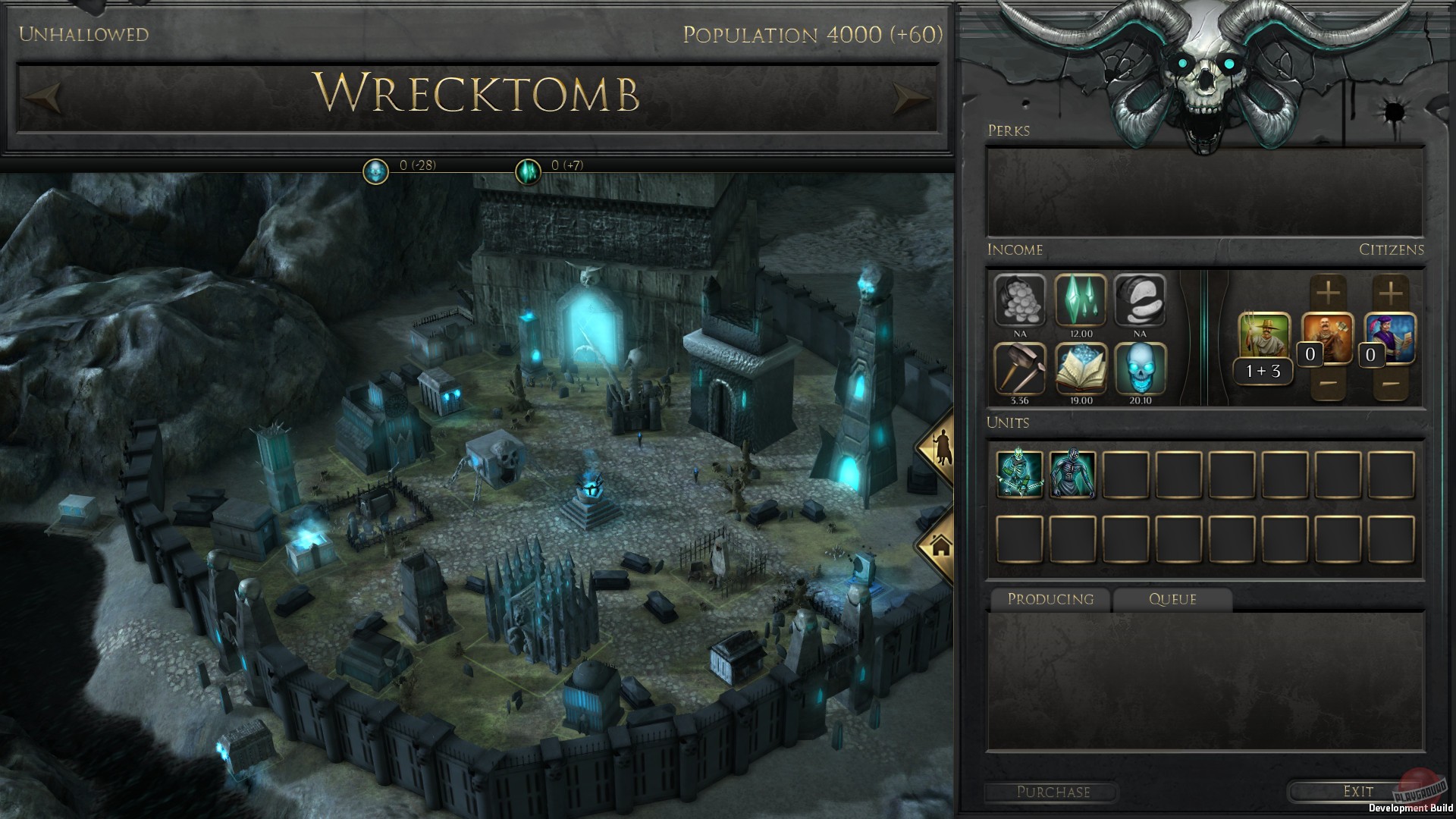Navigate to previous city with left arrow
Viewport: 1456px width, 819px height.
[x=44, y=97]
